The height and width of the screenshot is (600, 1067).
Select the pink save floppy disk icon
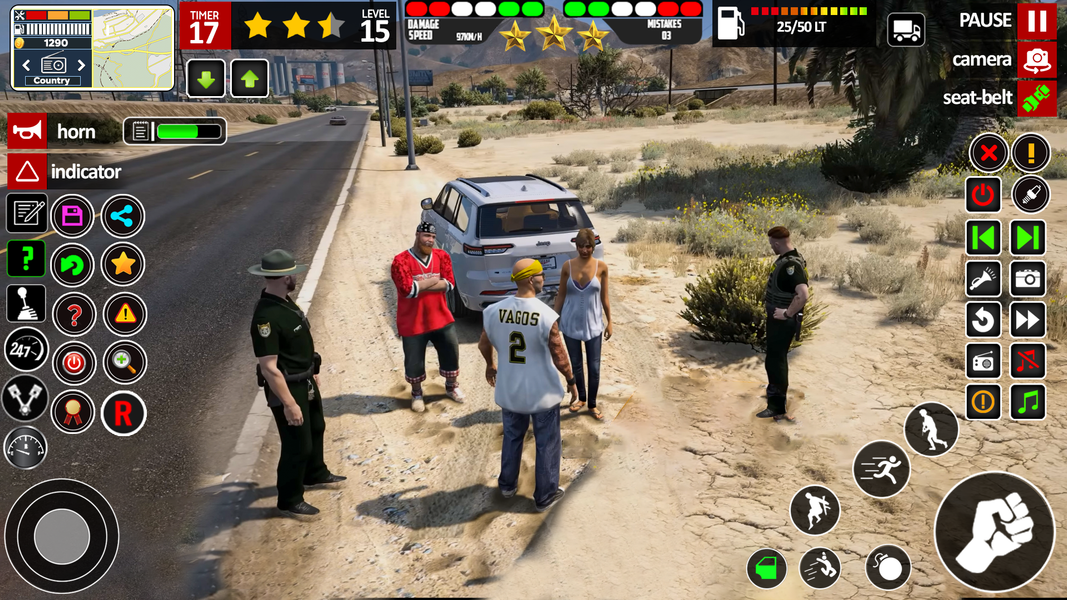tap(72, 215)
